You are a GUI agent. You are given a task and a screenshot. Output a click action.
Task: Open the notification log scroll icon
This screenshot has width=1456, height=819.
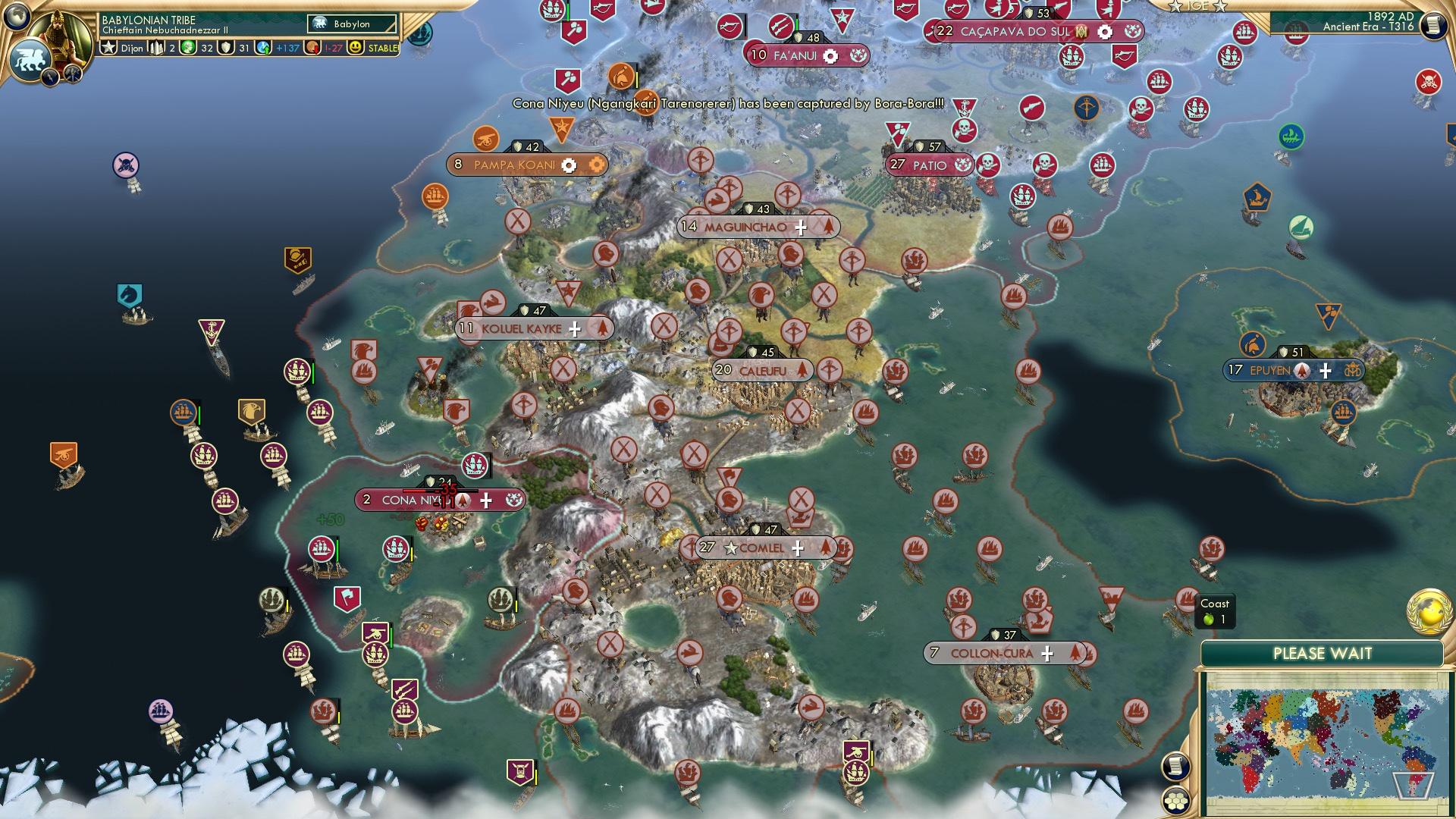pos(1175,766)
